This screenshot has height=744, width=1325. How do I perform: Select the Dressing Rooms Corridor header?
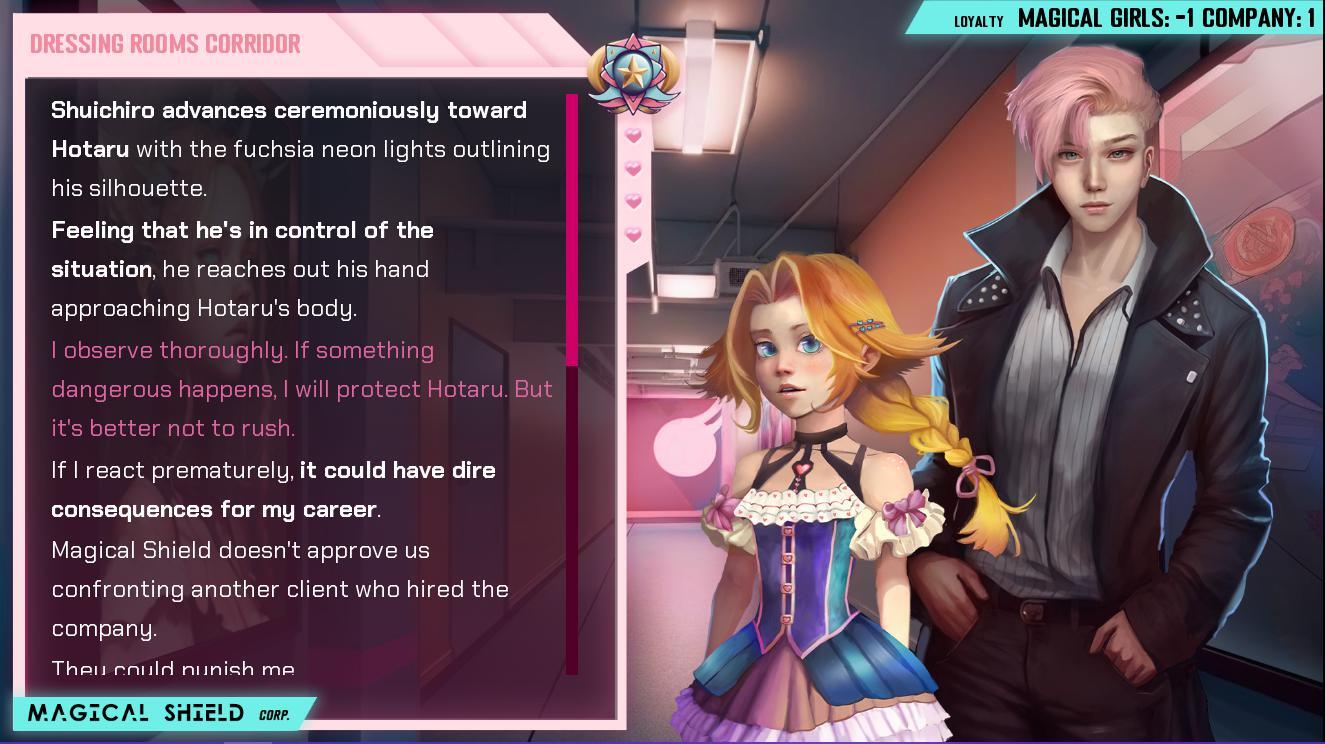(163, 43)
